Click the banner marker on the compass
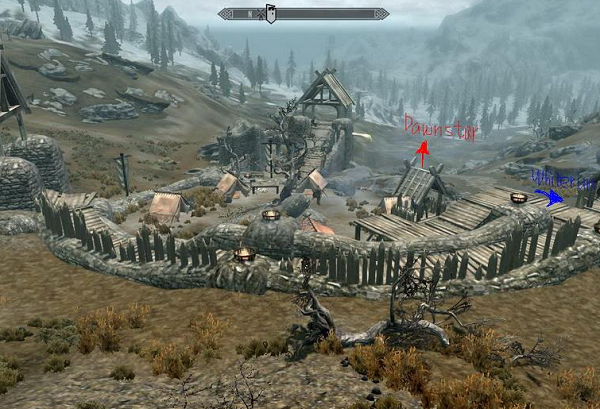This screenshot has width=600, height=409. (270, 14)
